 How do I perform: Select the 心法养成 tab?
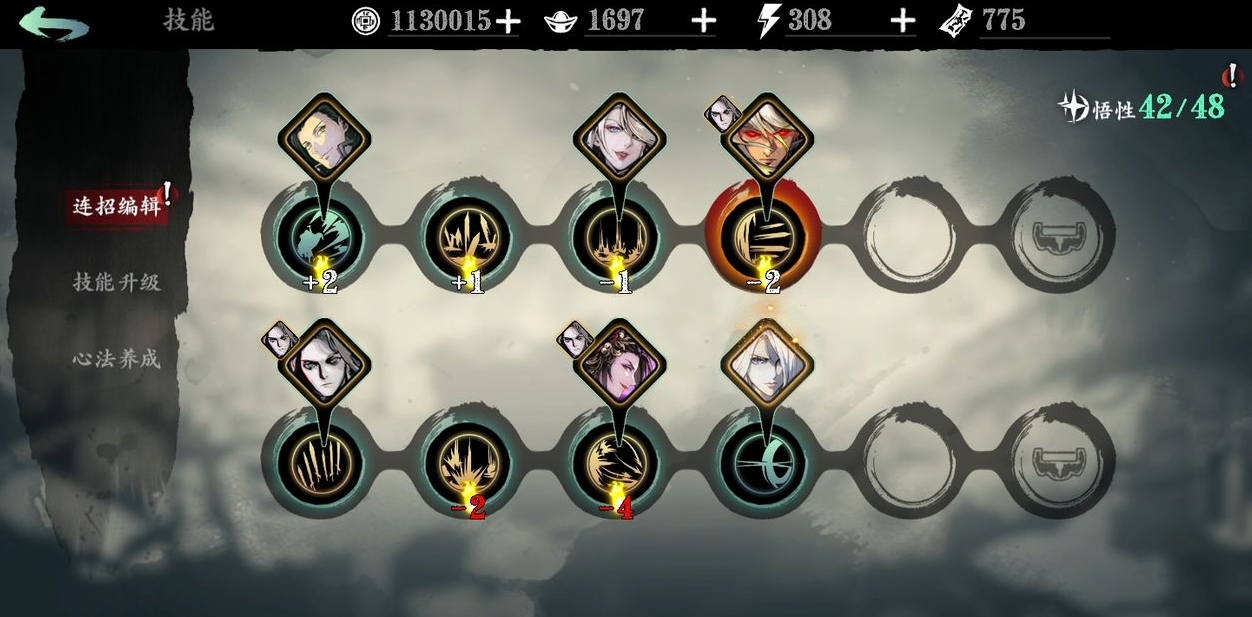[x=116, y=358]
